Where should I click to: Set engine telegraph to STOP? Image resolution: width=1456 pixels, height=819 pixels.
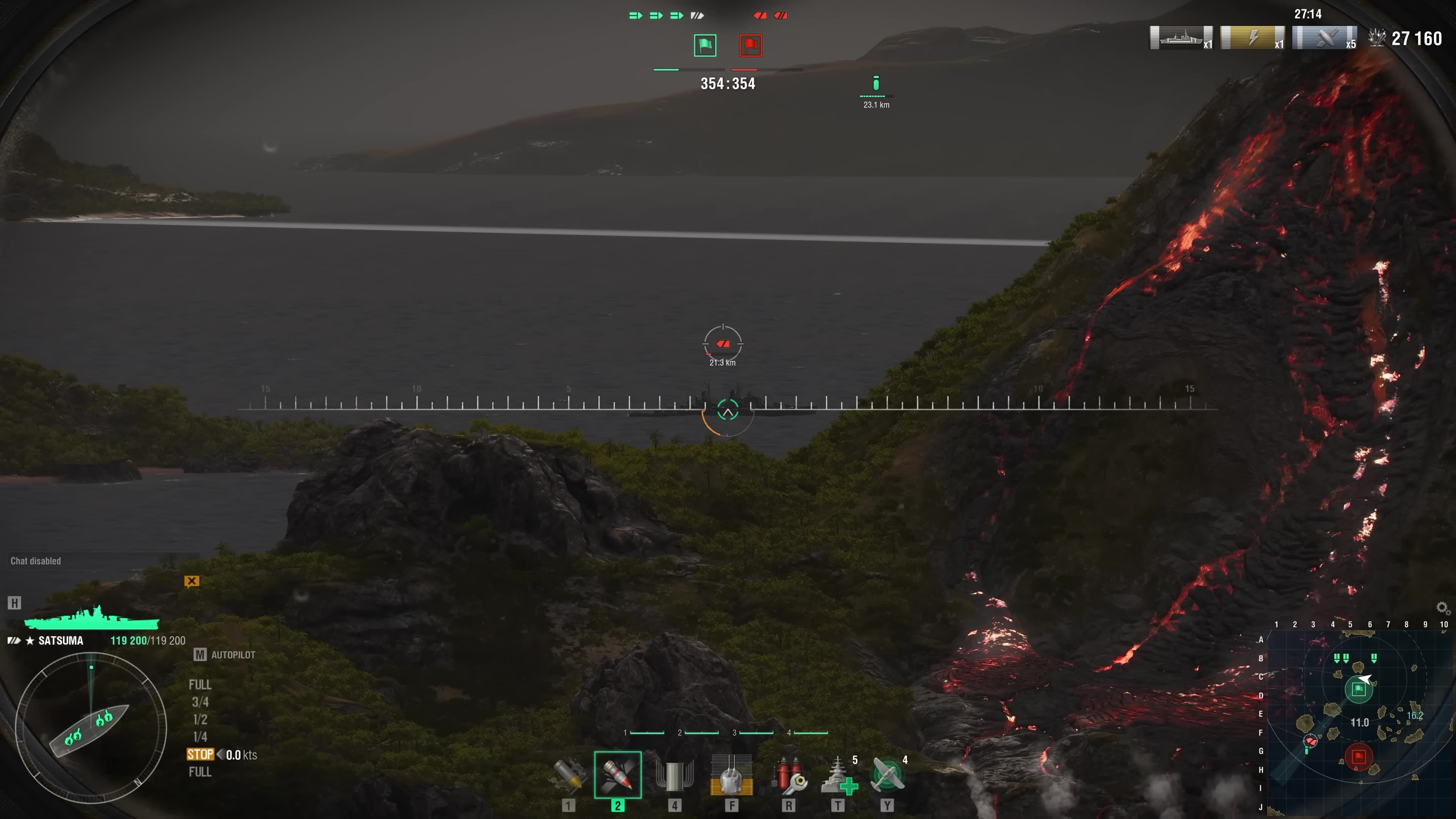(200, 755)
